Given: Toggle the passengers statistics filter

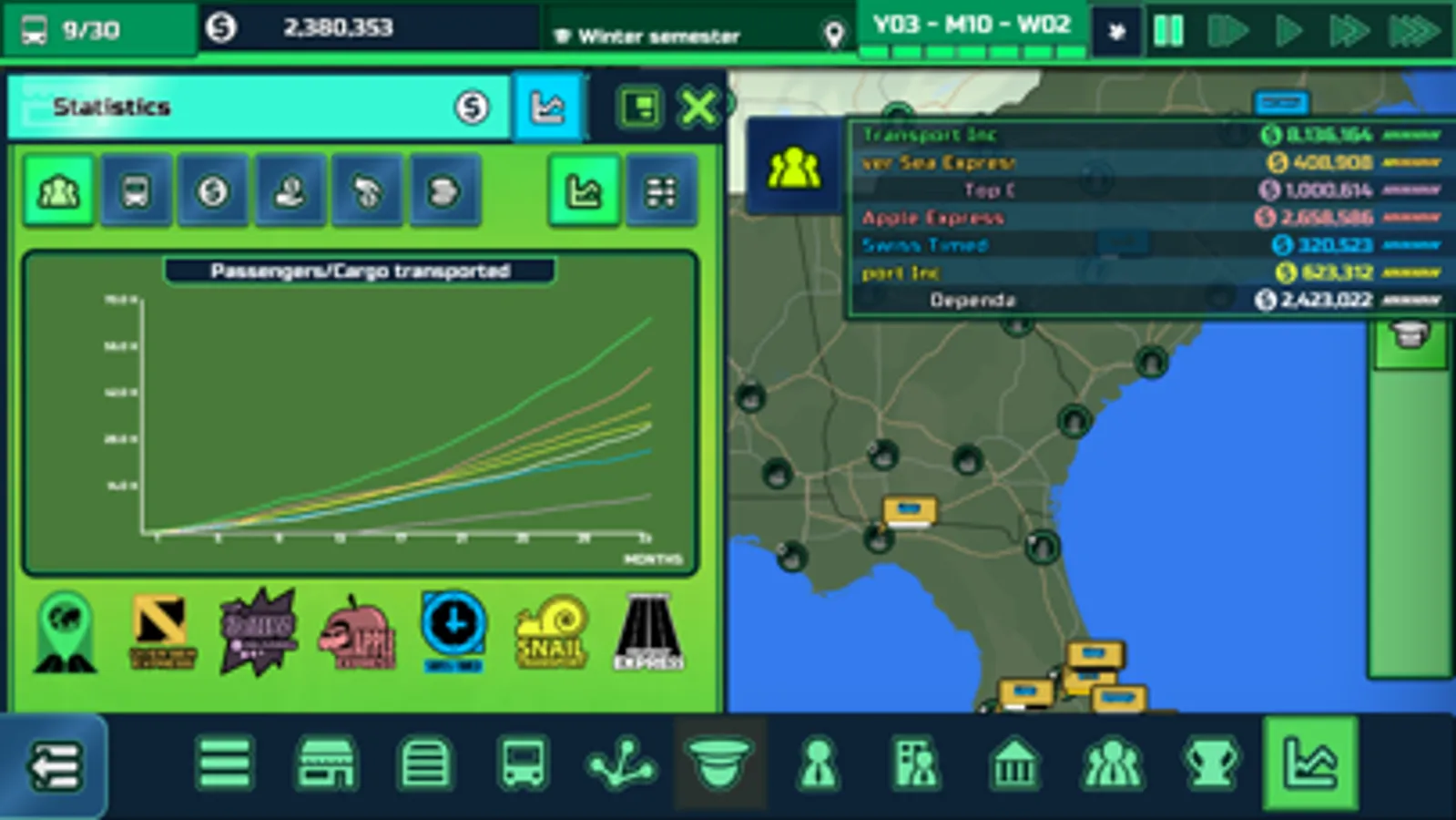Looking at the screenshot, I should tap(57, 191).
